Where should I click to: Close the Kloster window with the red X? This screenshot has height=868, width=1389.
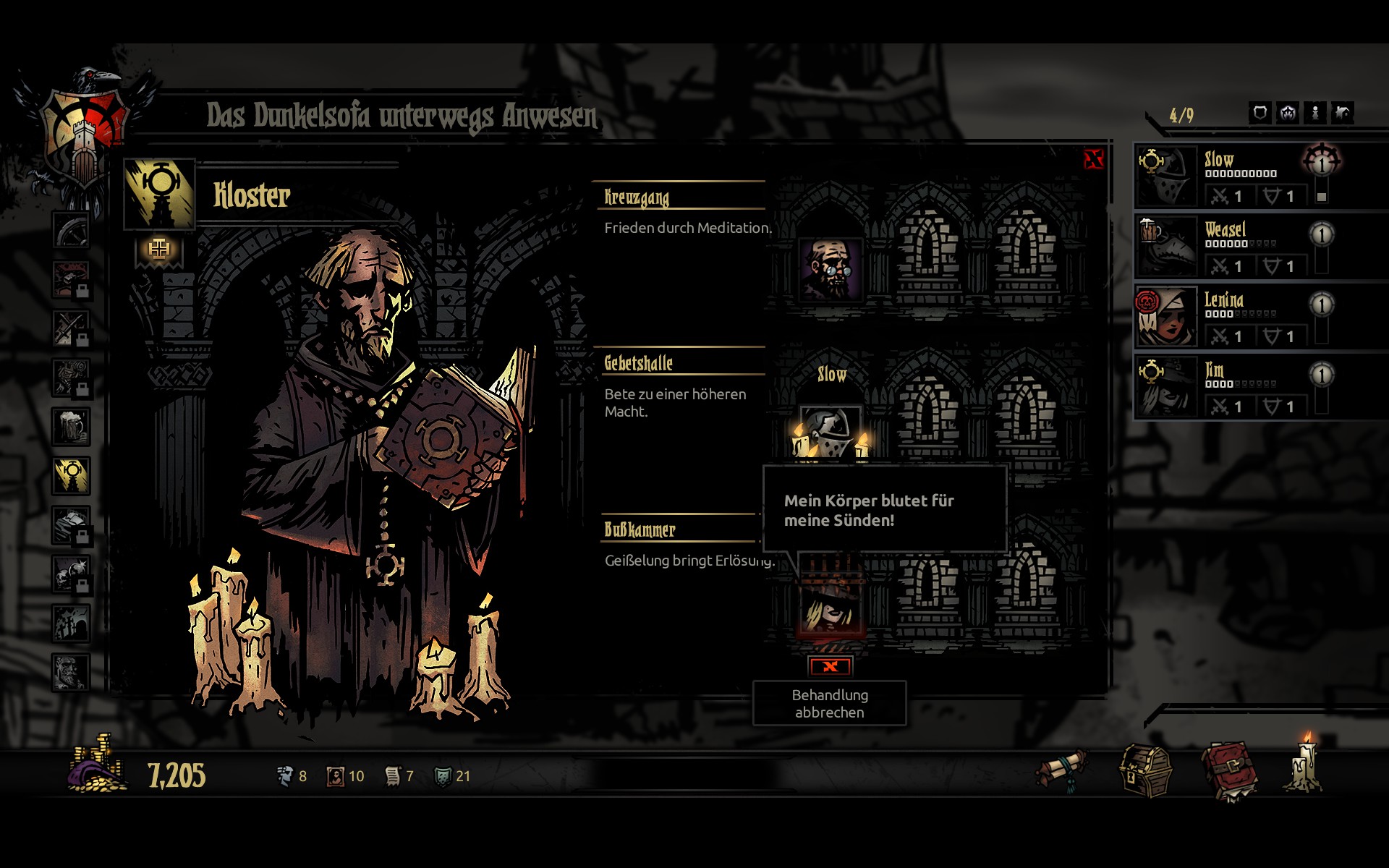[1093, 159]
